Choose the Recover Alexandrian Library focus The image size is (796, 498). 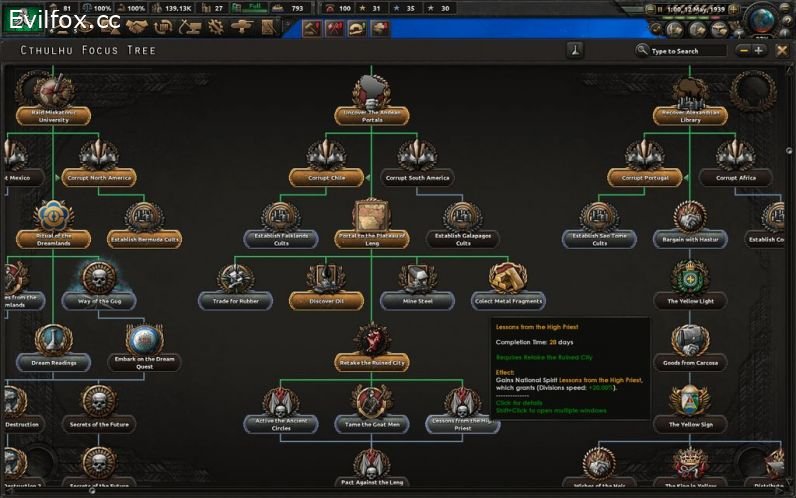click(690, 115)
